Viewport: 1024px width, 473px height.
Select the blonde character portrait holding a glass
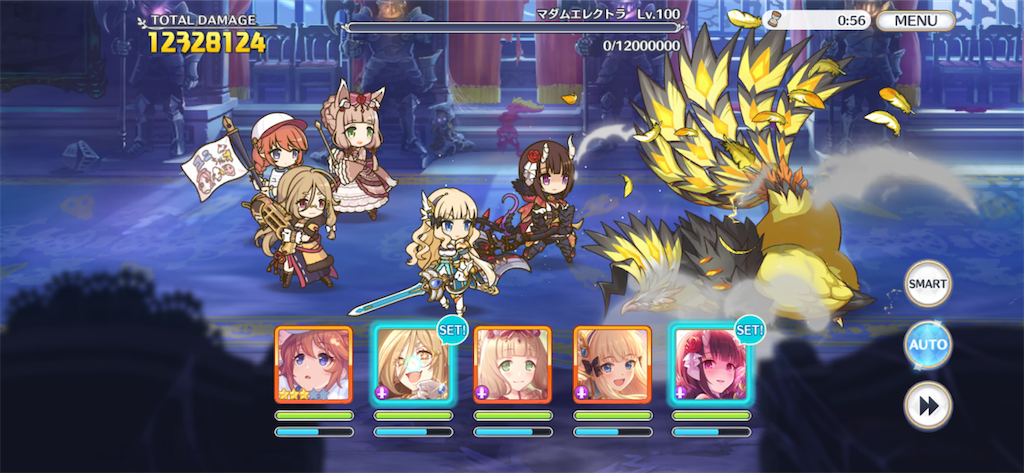412,364
